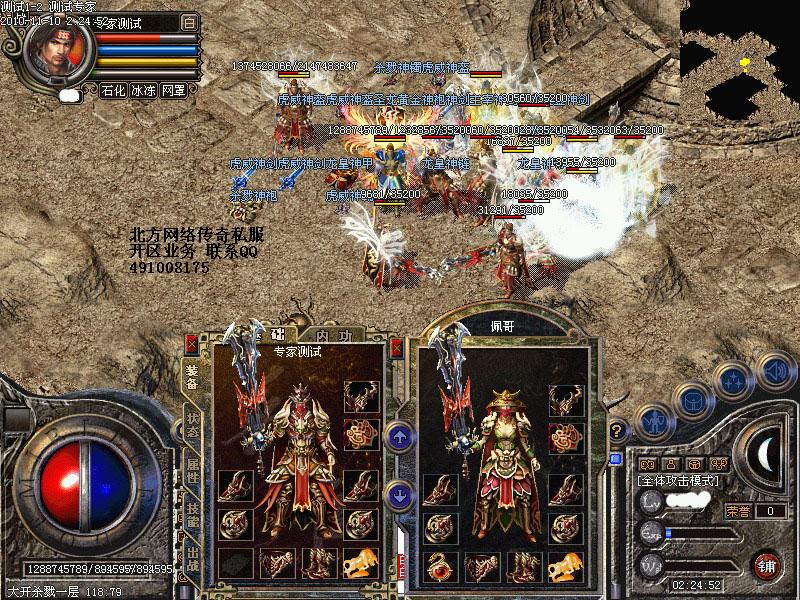Open the minimap in the corner
The image size is (800, 600).
(x=740, y=60)
